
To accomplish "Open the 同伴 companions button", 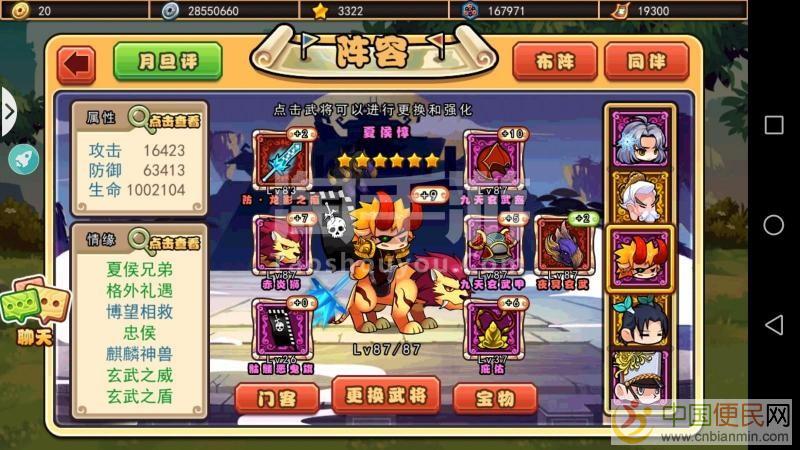I will (646, 62).
